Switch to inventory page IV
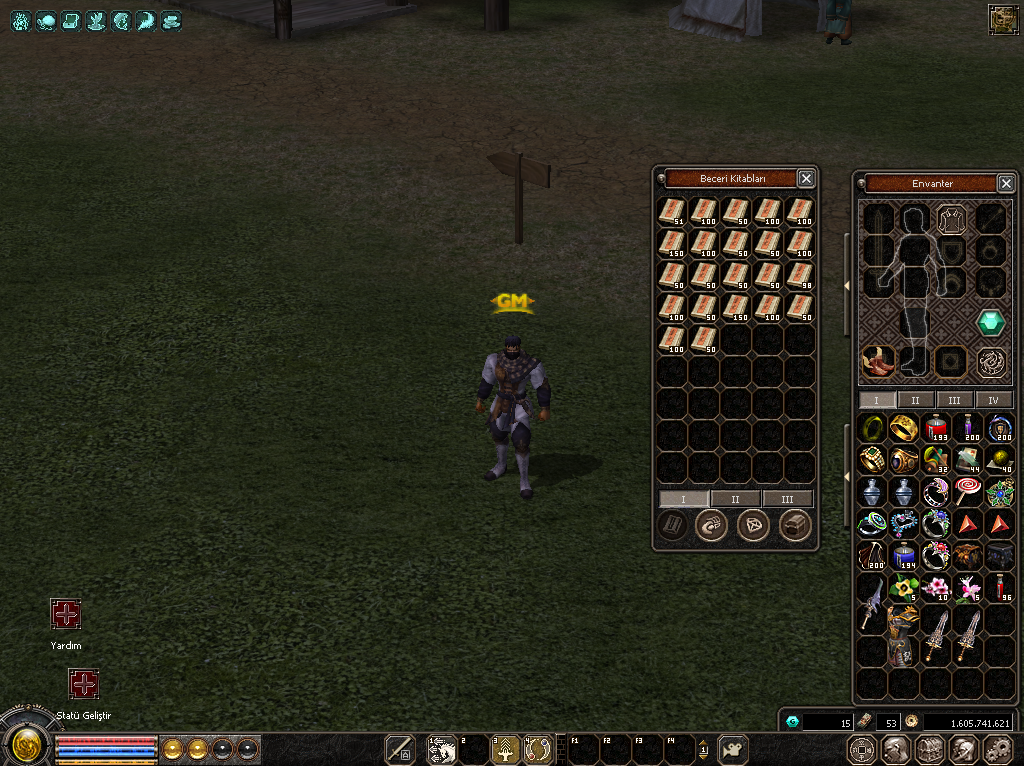Viewport: 1024px width, 766px height. (x=993, y=400)
